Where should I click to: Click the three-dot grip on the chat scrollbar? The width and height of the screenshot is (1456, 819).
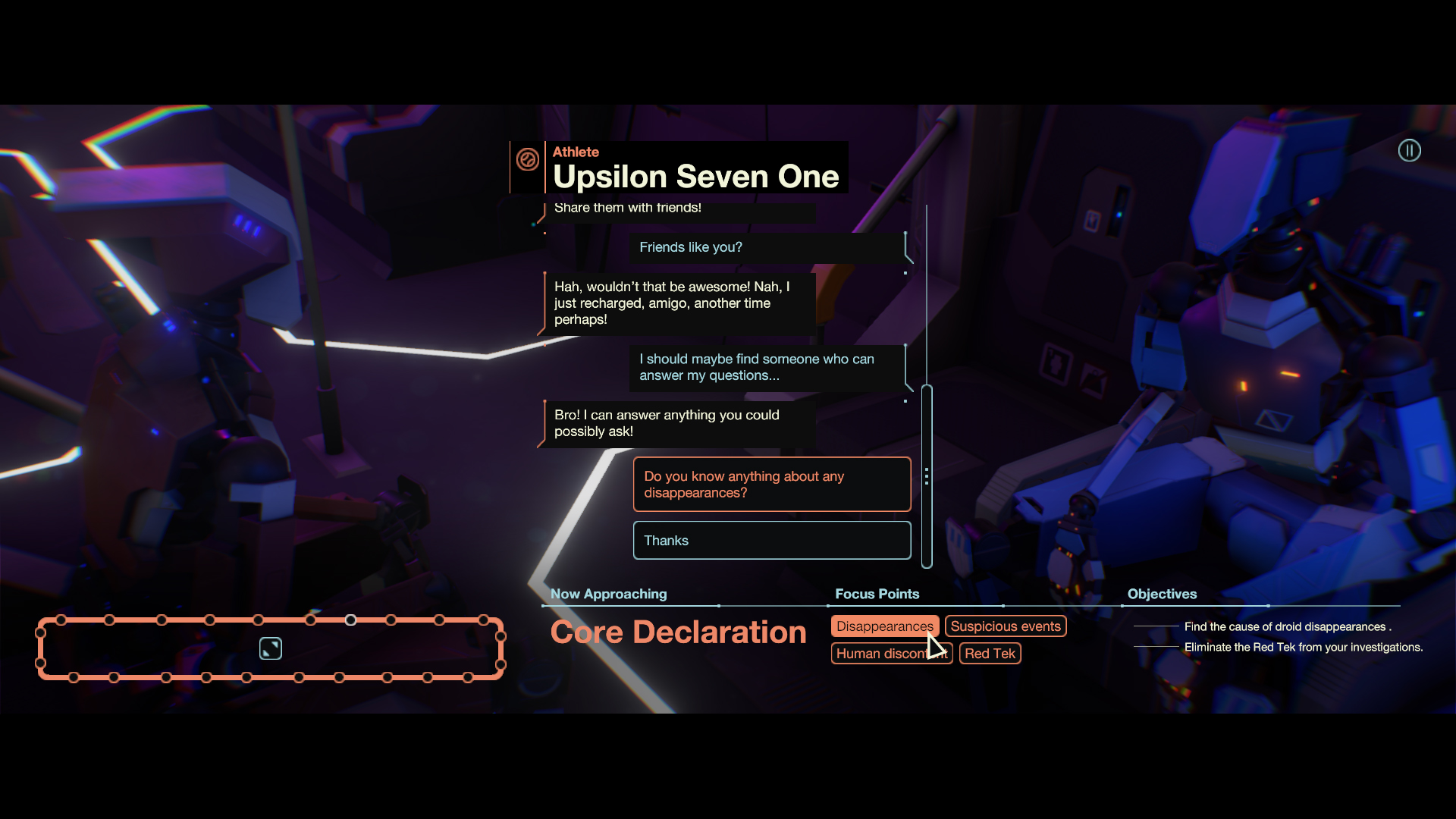[x=928, y=477]
